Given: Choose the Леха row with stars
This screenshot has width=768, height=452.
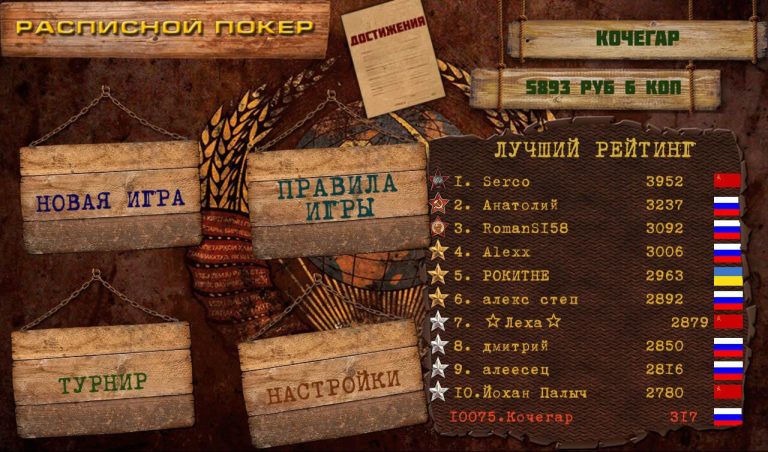Looking at the screenshot, I should 585,322.
